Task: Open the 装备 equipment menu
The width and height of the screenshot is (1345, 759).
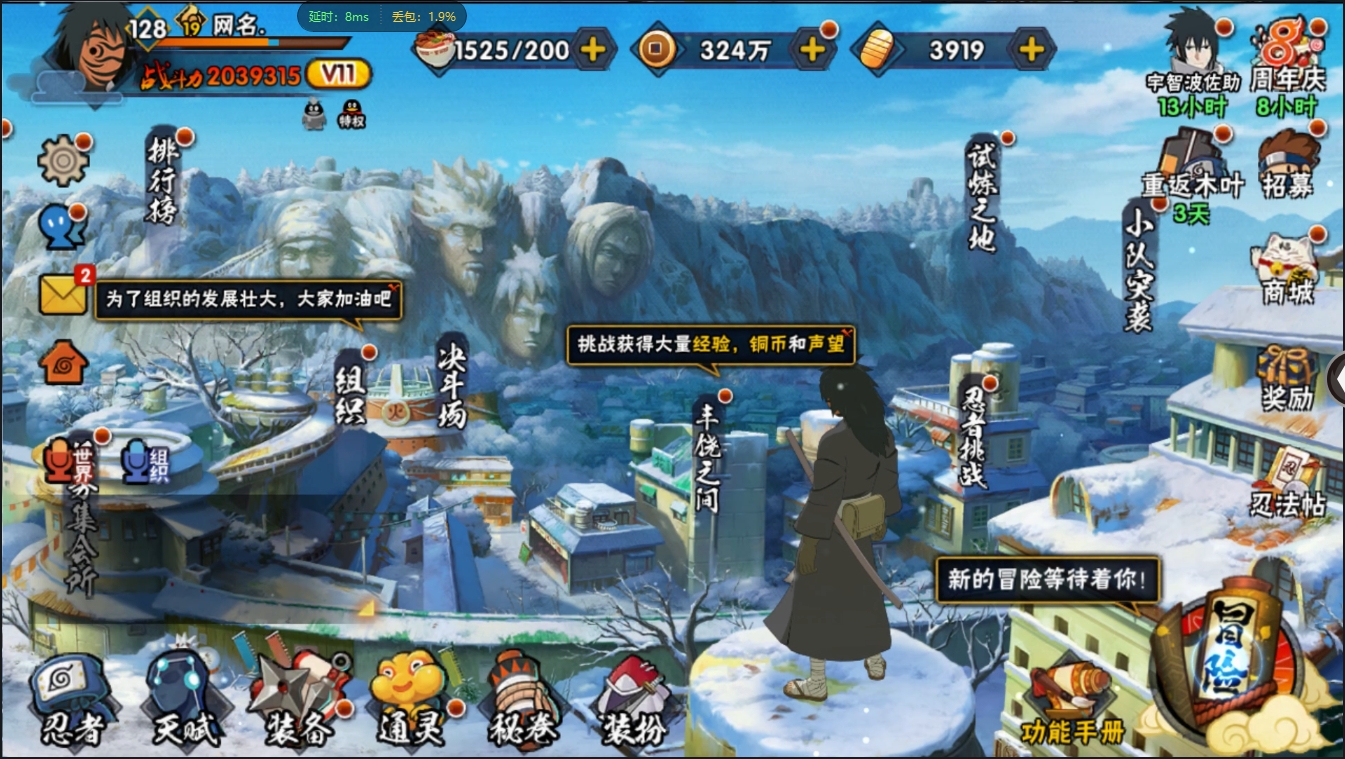Action: click(x=297, y=699)
